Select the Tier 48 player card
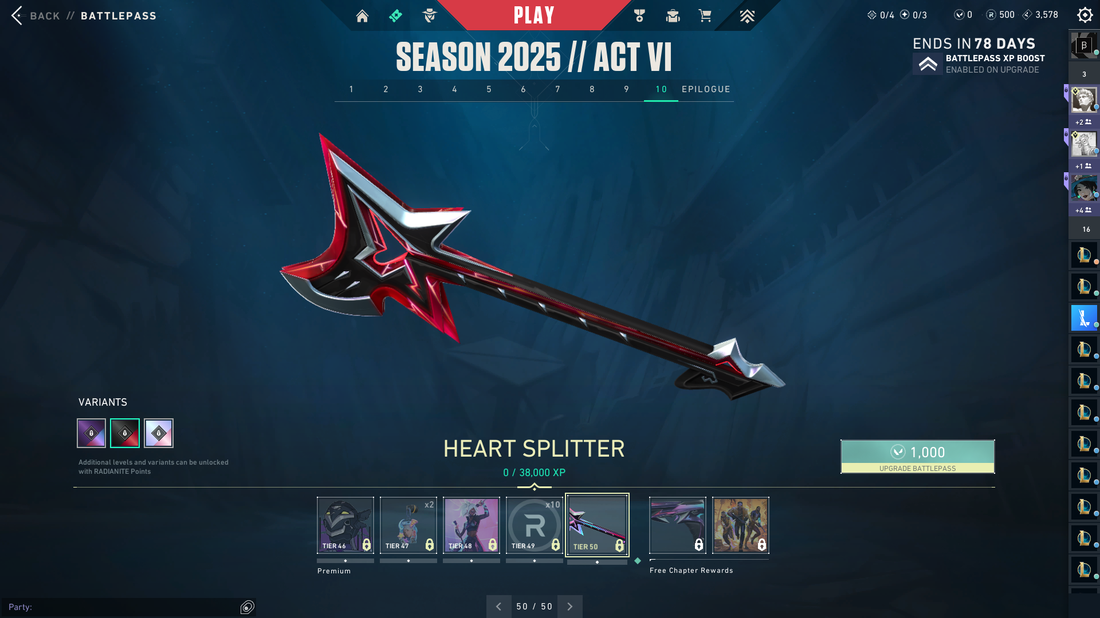The width and height of the screenshot is (1100, 618). pyautogui.click(x=471, y=525)
